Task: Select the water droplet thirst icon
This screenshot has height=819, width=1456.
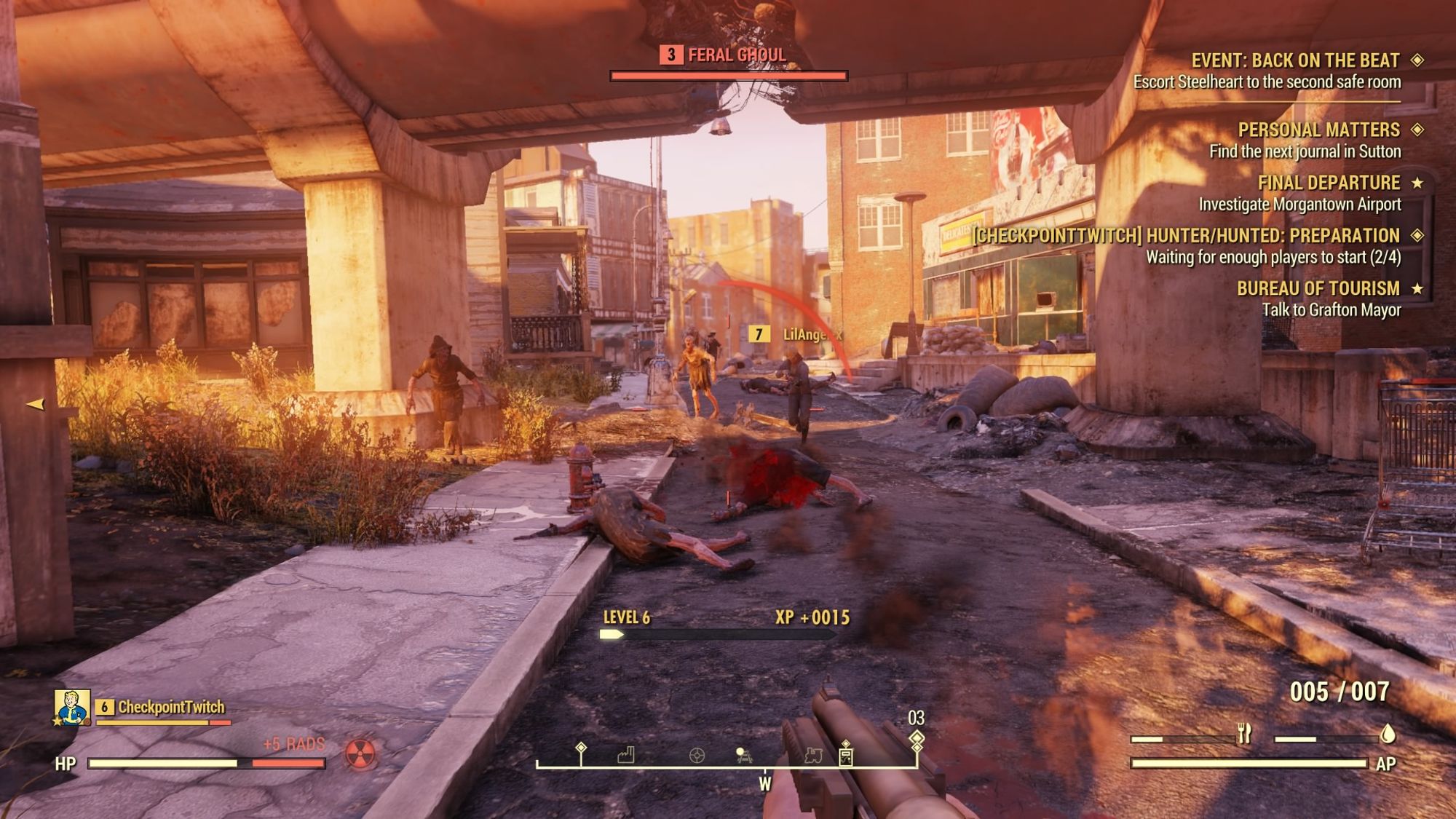Action: pyautogui.click(x=1388, y=734)
